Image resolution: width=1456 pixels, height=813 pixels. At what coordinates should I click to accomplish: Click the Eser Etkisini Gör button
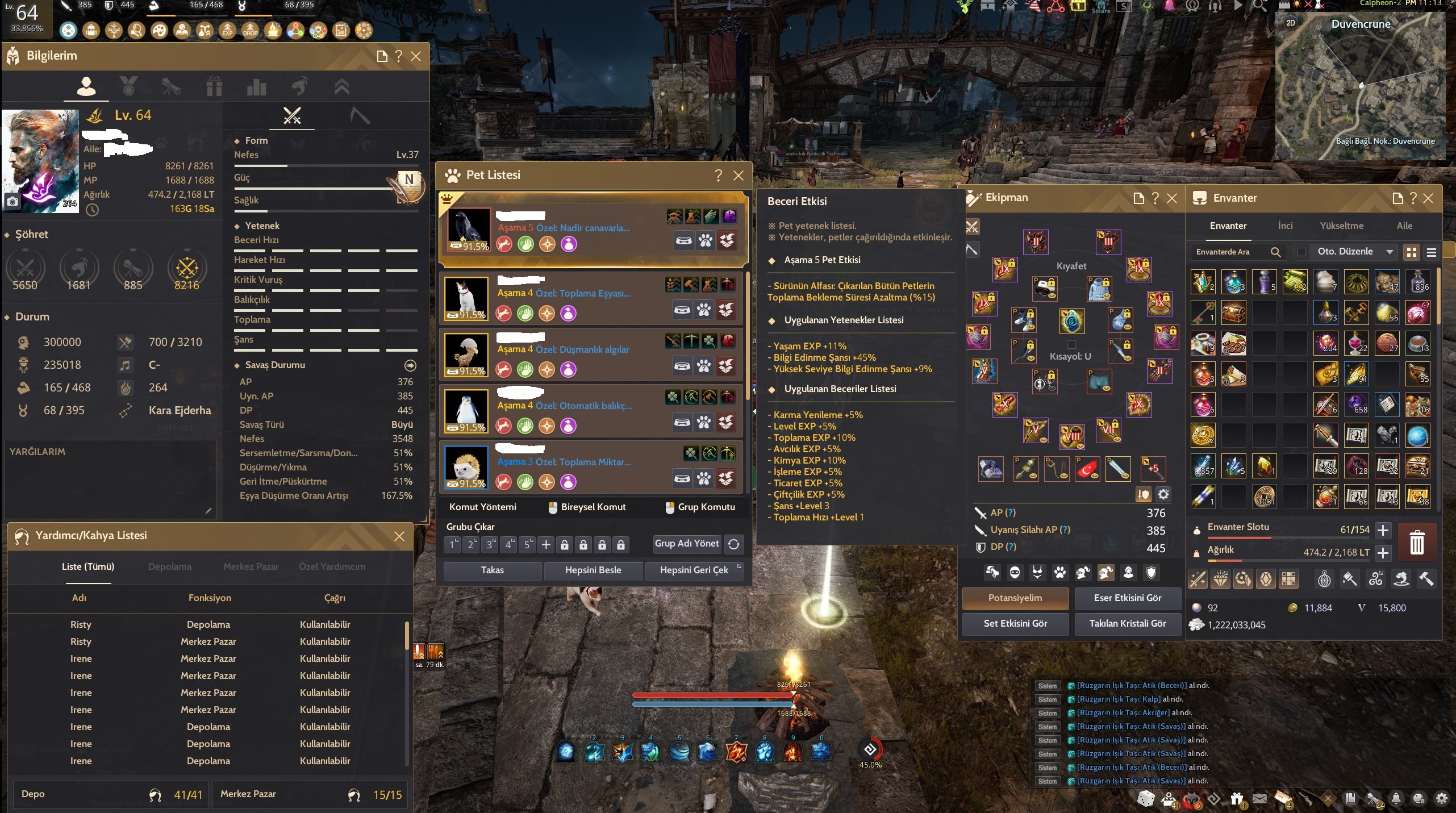point(1127,598)
